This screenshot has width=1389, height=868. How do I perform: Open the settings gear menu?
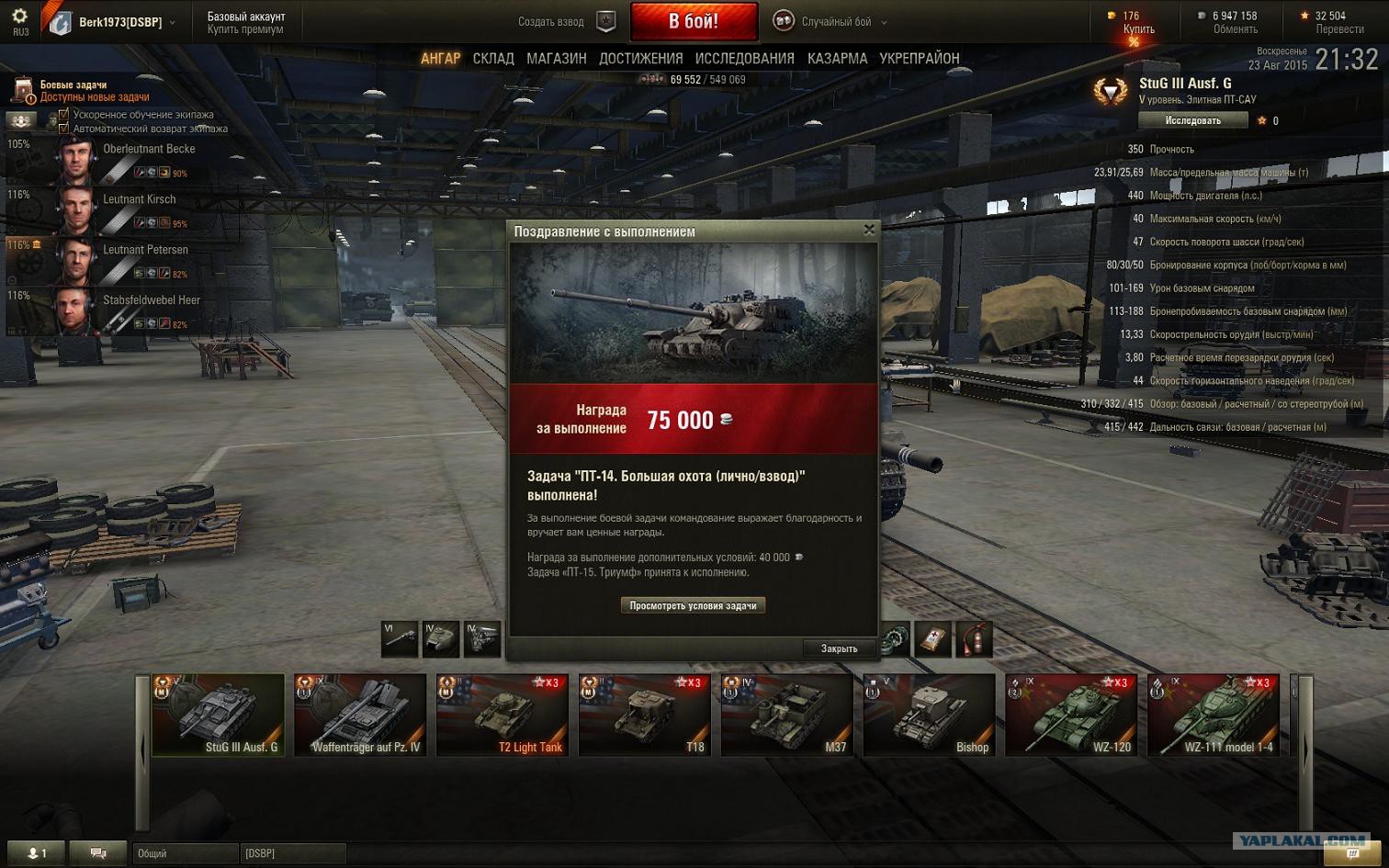click(x=19, y=17)
